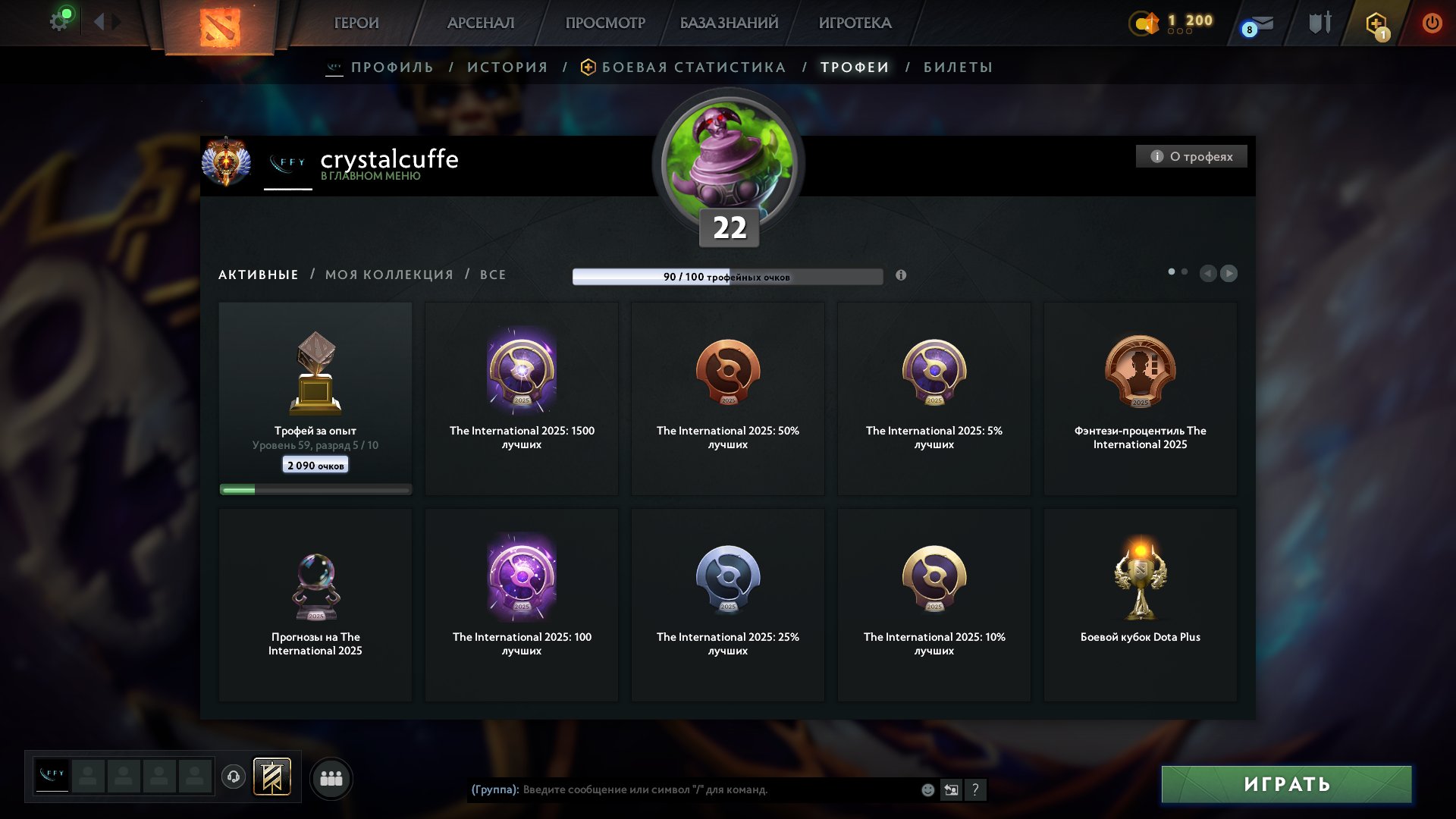
Task: Select the Трофей за опыт trophy
Action: tap(315, 399)
